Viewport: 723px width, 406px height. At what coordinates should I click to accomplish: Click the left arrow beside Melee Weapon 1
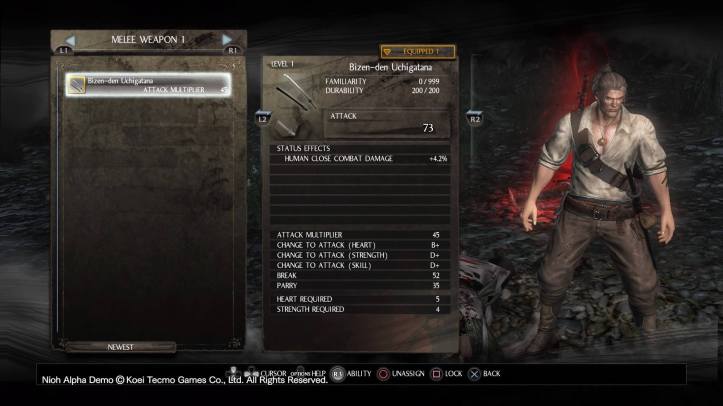click(70, 40)
